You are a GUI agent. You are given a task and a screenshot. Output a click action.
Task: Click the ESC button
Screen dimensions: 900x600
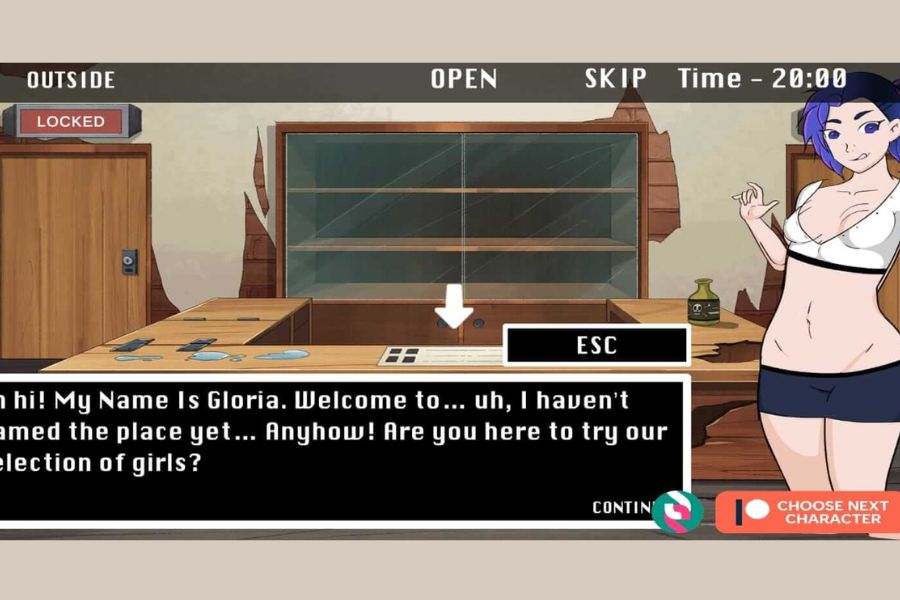[x=596, y=346]
